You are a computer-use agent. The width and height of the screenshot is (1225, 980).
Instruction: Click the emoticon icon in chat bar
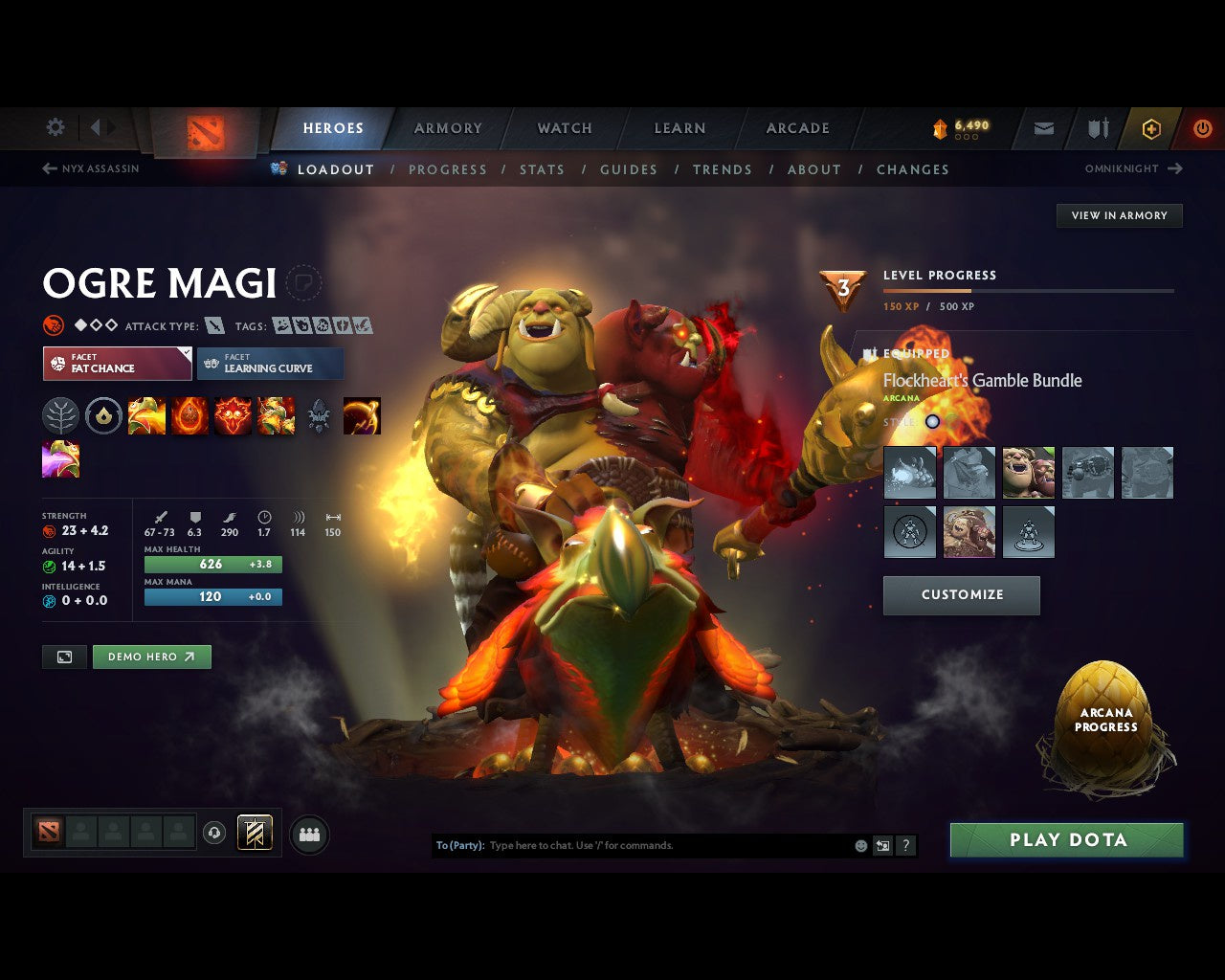tap(860, 845)
